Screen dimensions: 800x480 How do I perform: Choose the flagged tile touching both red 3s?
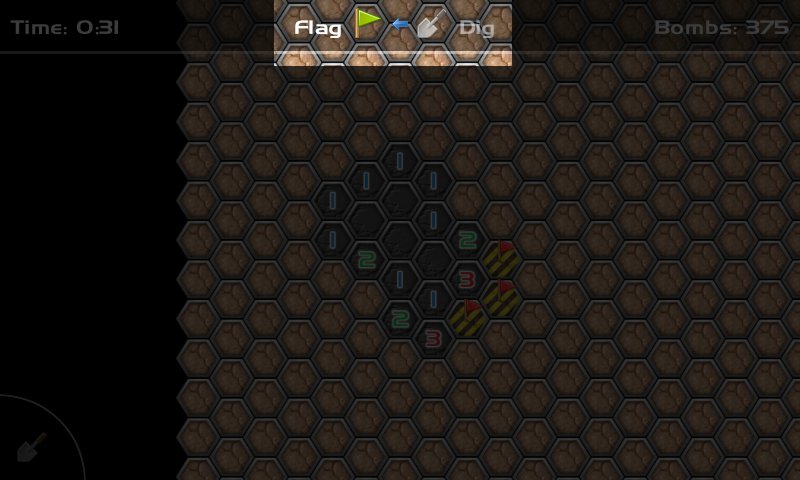coord(467,318)
